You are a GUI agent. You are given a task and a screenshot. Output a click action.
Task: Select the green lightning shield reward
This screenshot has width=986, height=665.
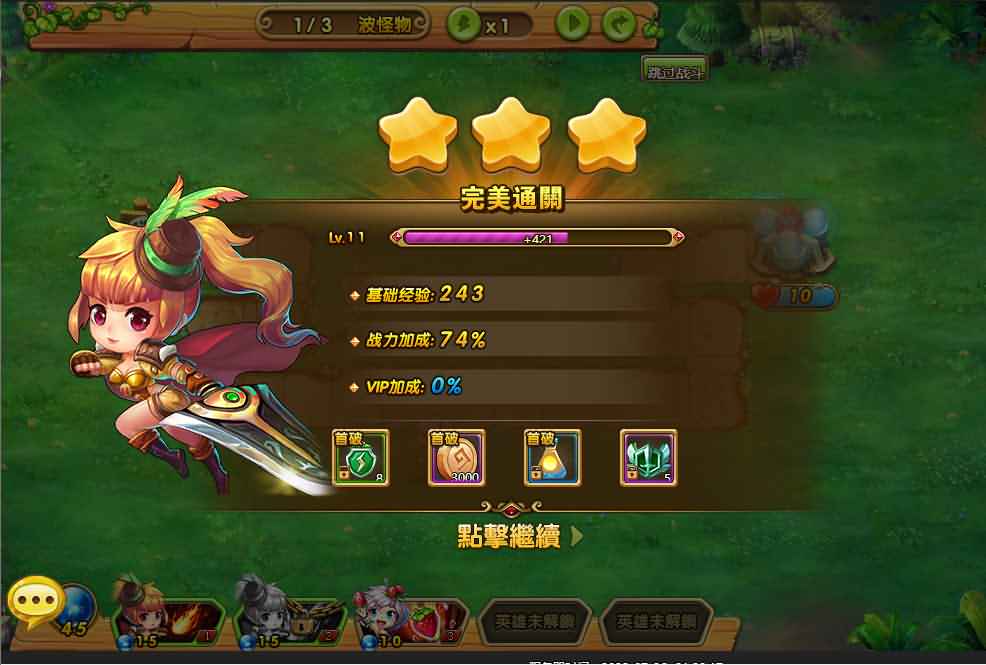(360, 458)
